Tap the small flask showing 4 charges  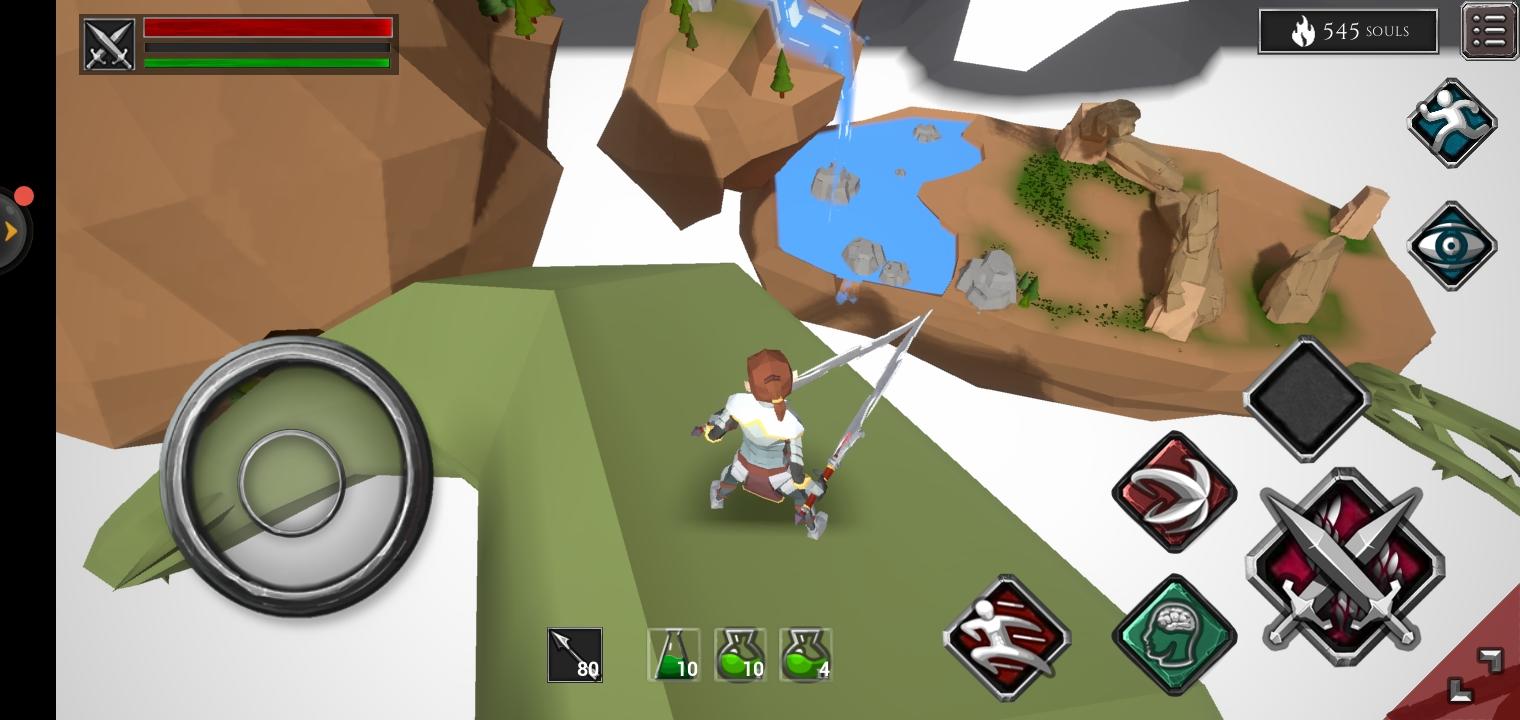pos(806,655)
